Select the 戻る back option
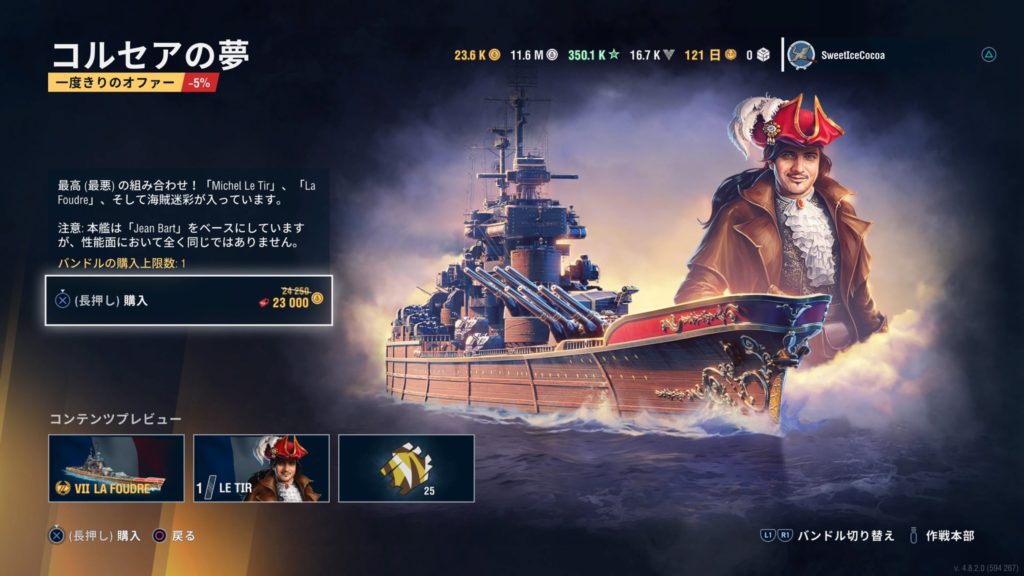 (183, 536)
